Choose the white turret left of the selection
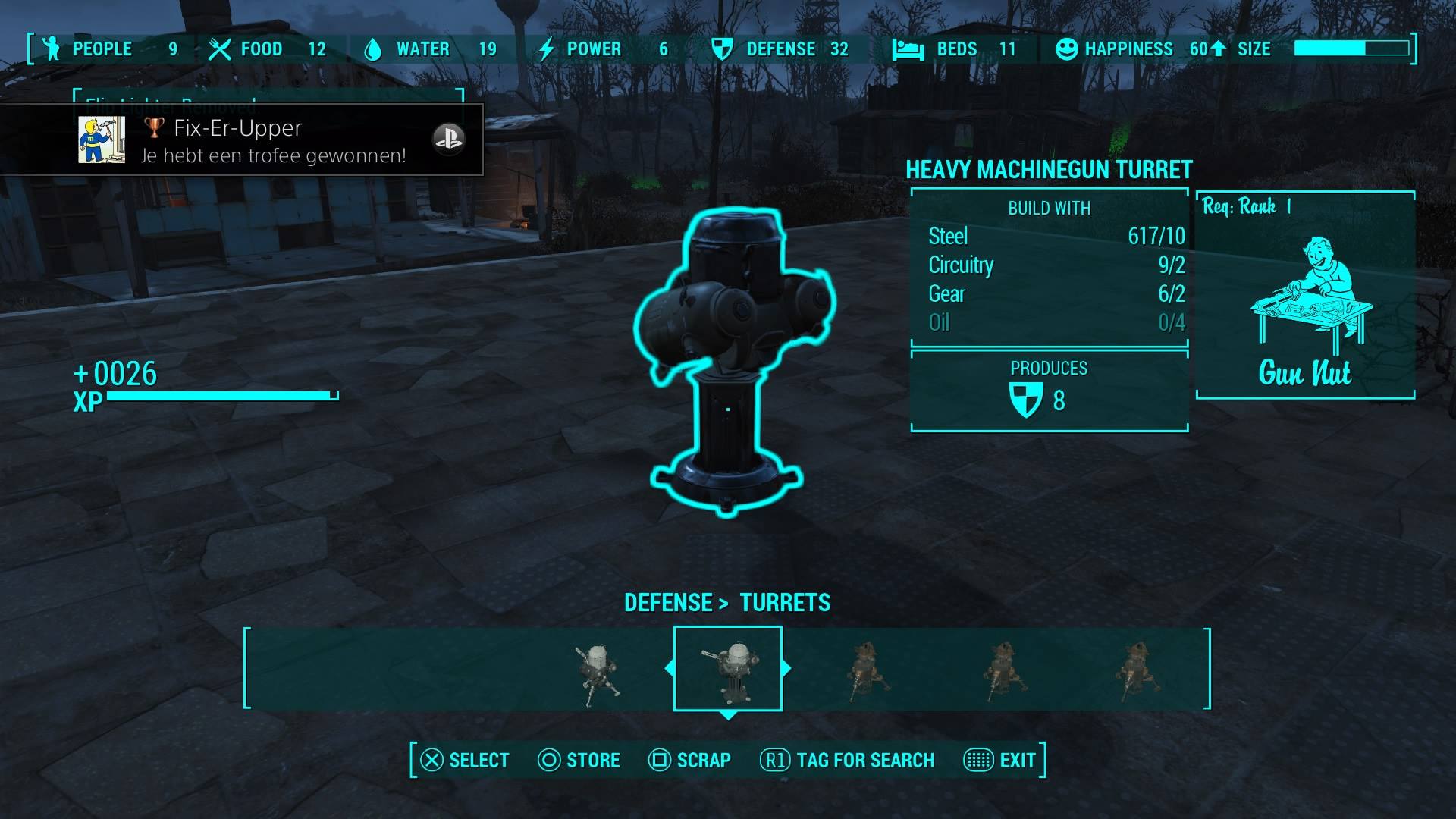The width and height of the screenshot is (1456, 819). click(x=598, y=672)
